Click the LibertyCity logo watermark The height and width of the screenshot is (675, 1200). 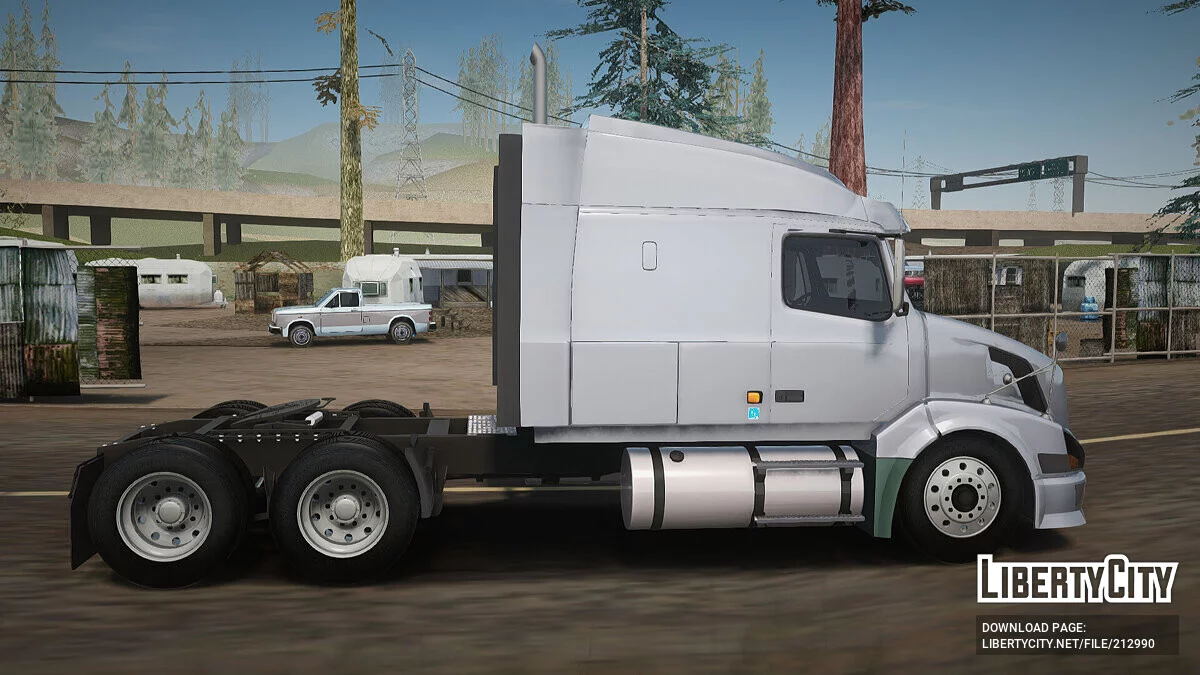(x=1077, y=579)
